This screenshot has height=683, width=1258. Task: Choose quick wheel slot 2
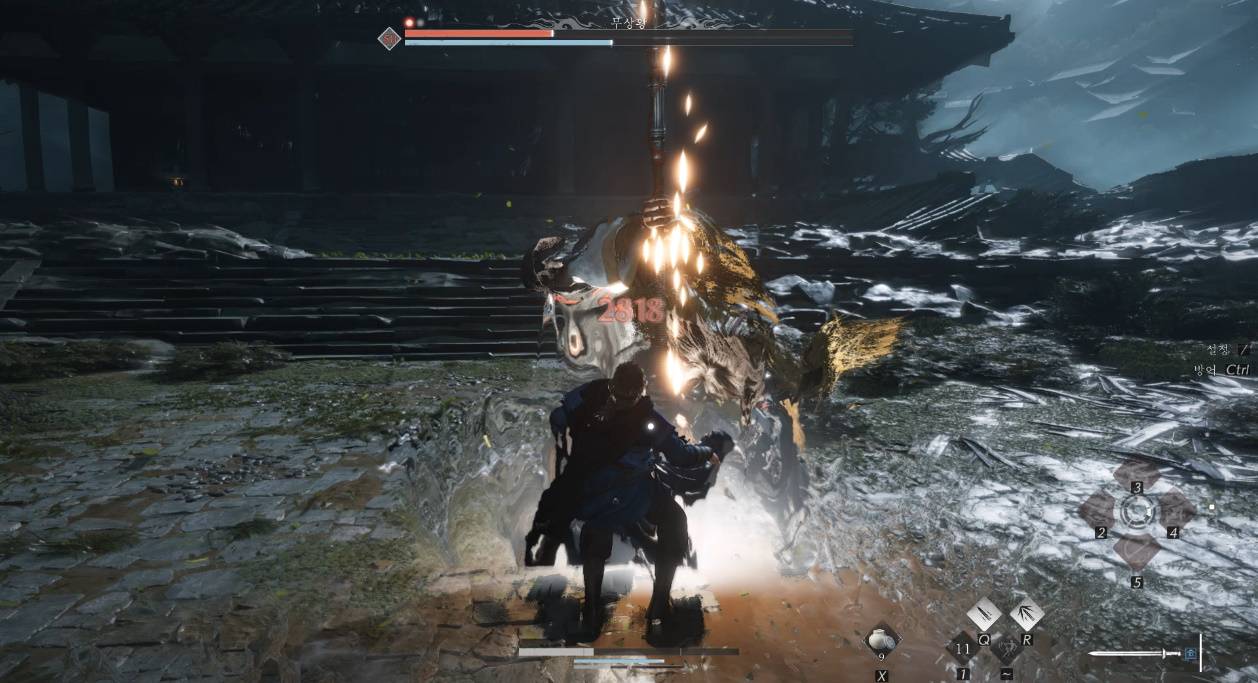[x=1097, y=512]
